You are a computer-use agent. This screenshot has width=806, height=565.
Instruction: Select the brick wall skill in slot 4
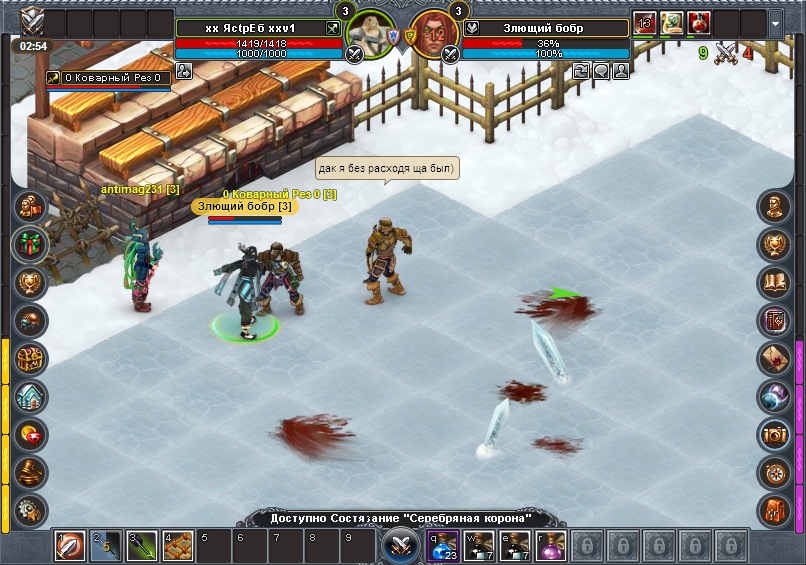(177, 547)
